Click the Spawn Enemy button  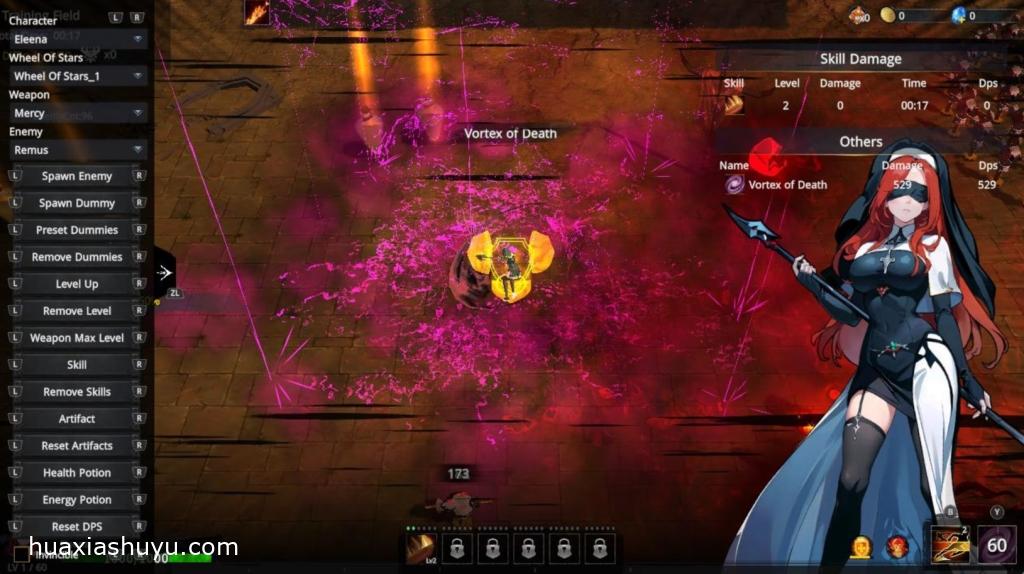pos(77,176)
